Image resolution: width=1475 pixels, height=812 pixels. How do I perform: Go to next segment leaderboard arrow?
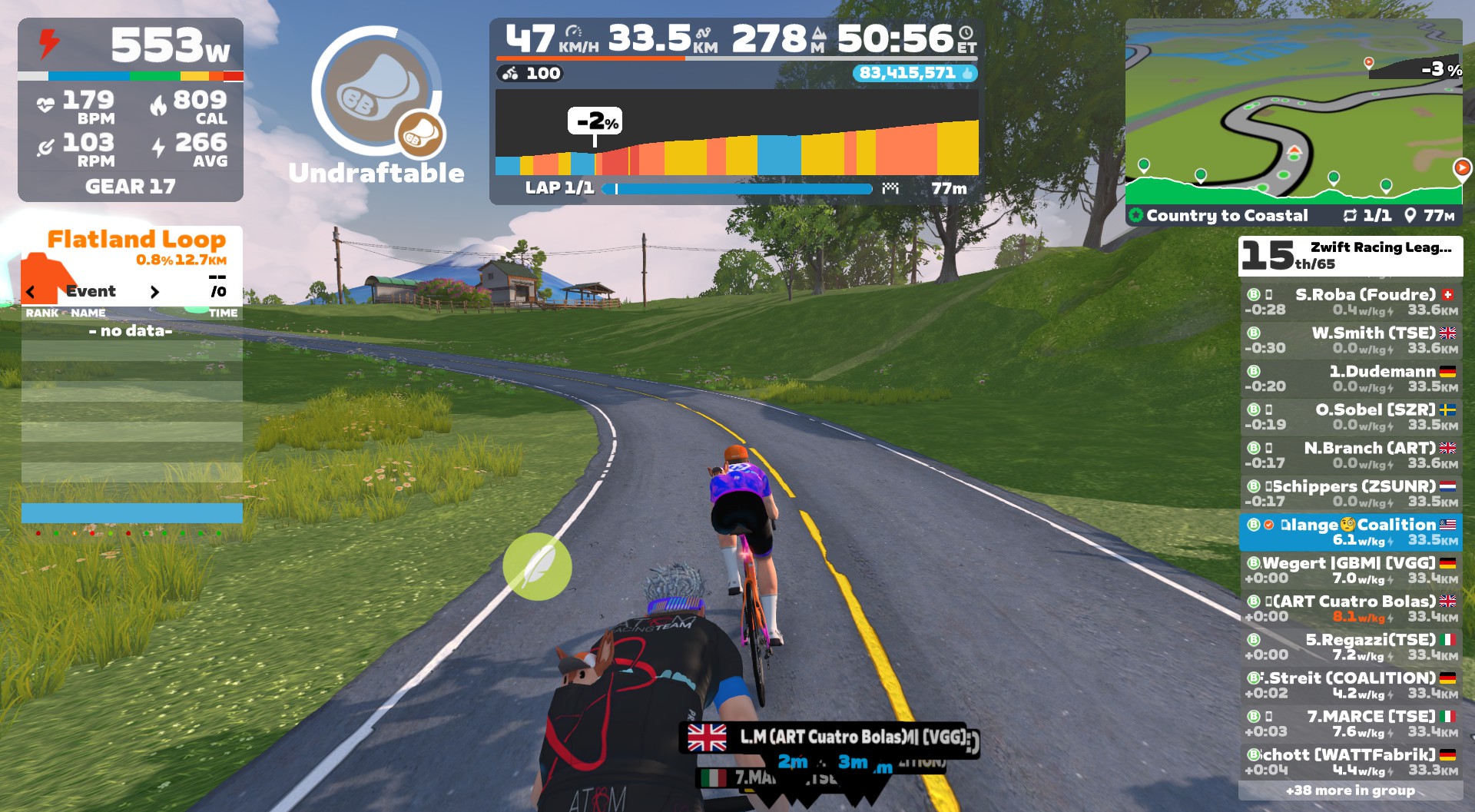(x=154, y=292)
